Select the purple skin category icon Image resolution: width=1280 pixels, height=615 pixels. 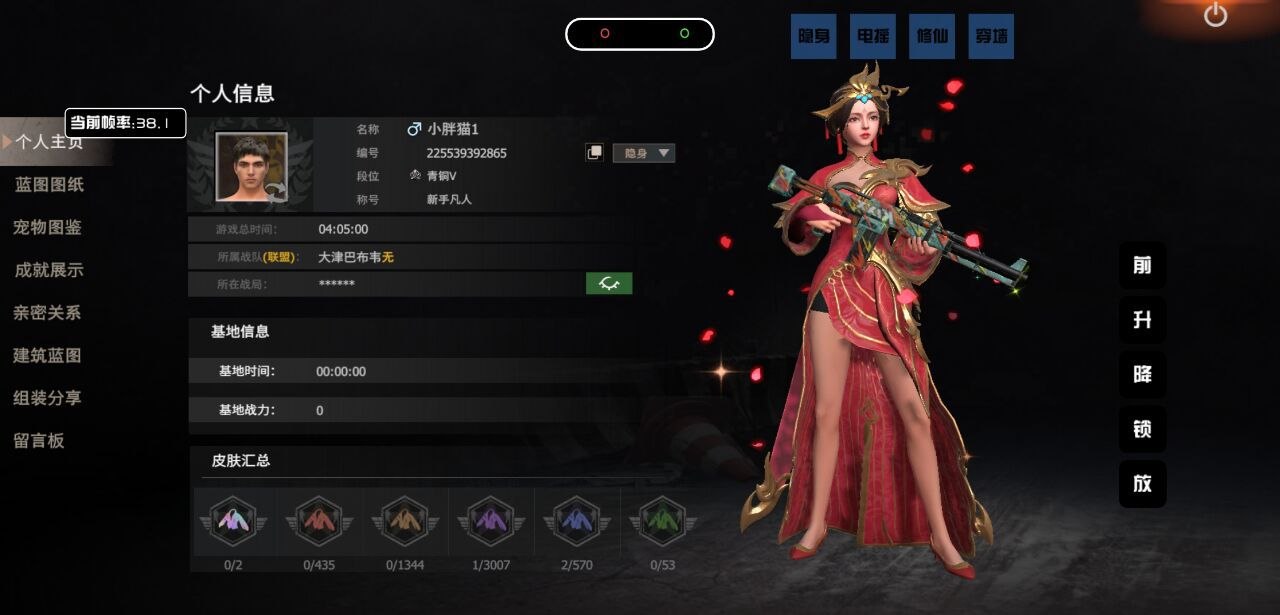click(490, 521)
